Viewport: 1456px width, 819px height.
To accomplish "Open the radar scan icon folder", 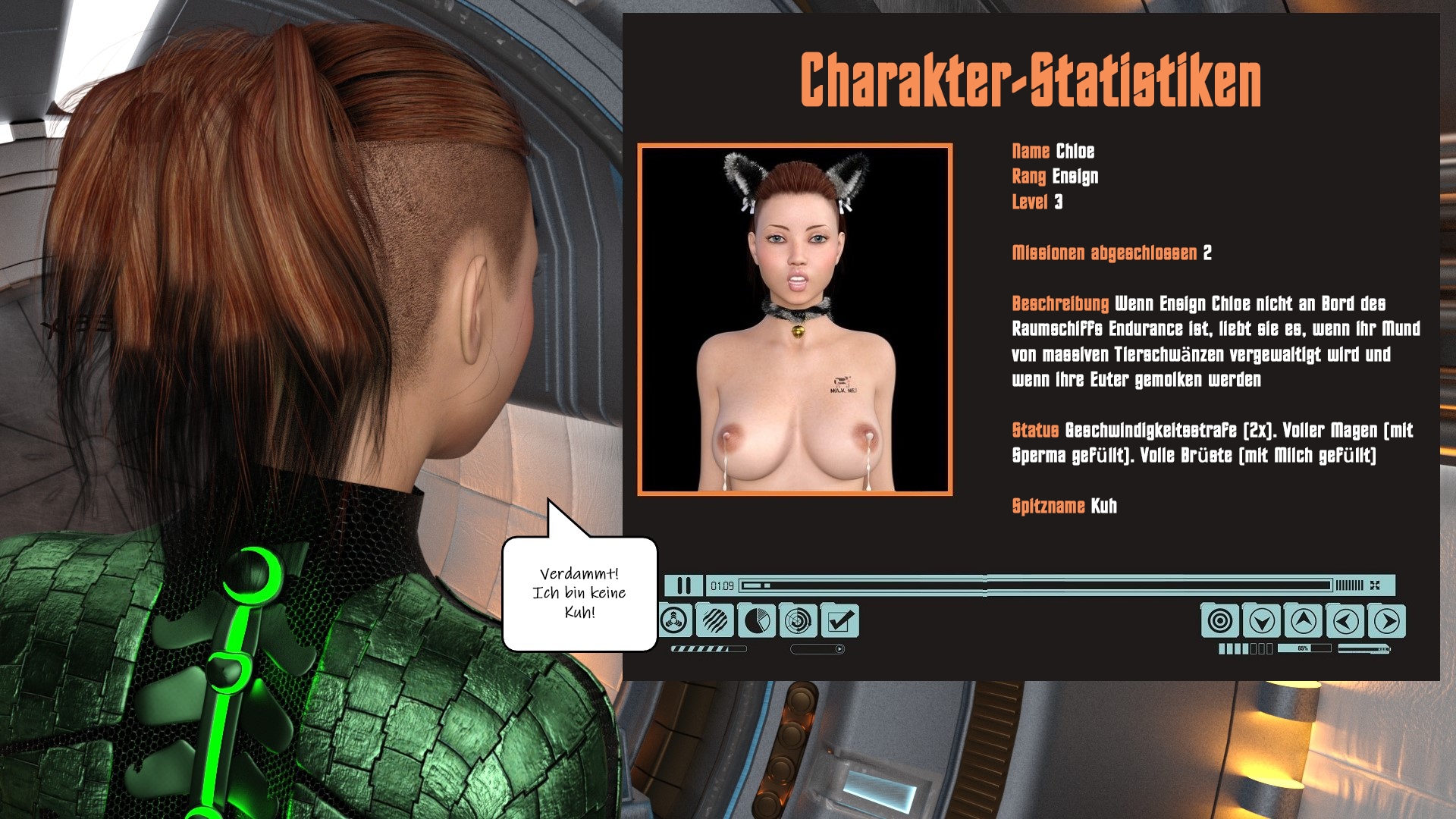I will coord(798,621).
